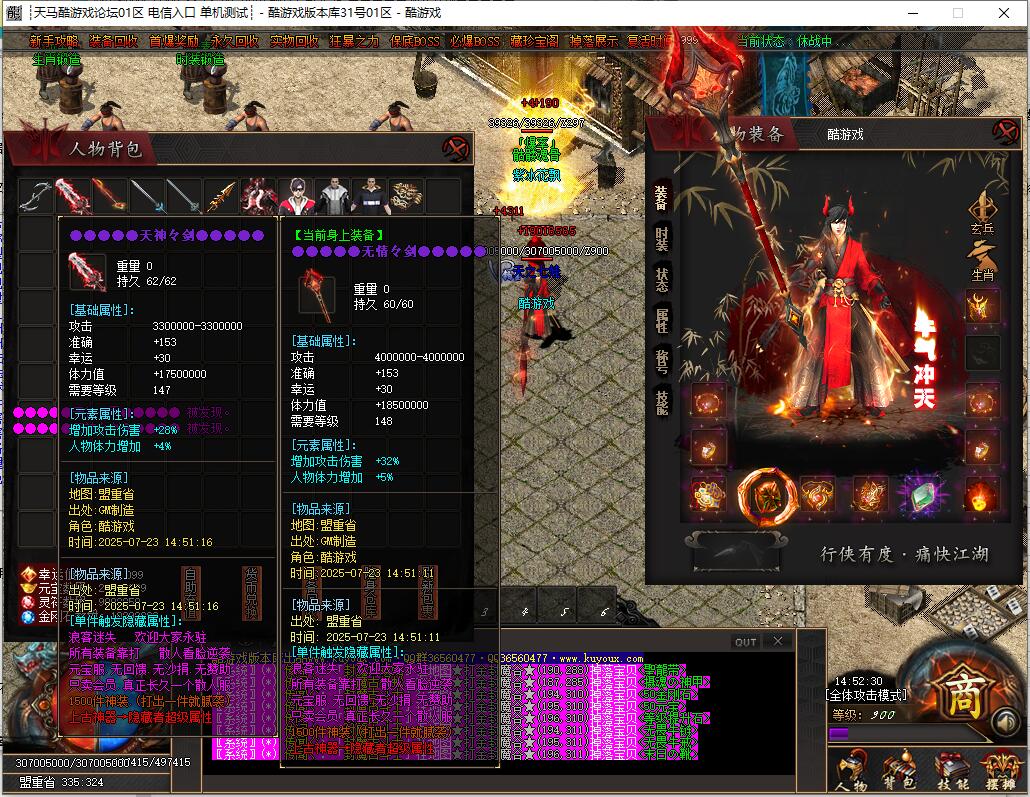Close the 人物装备 equipment panel

[1004, 132]
